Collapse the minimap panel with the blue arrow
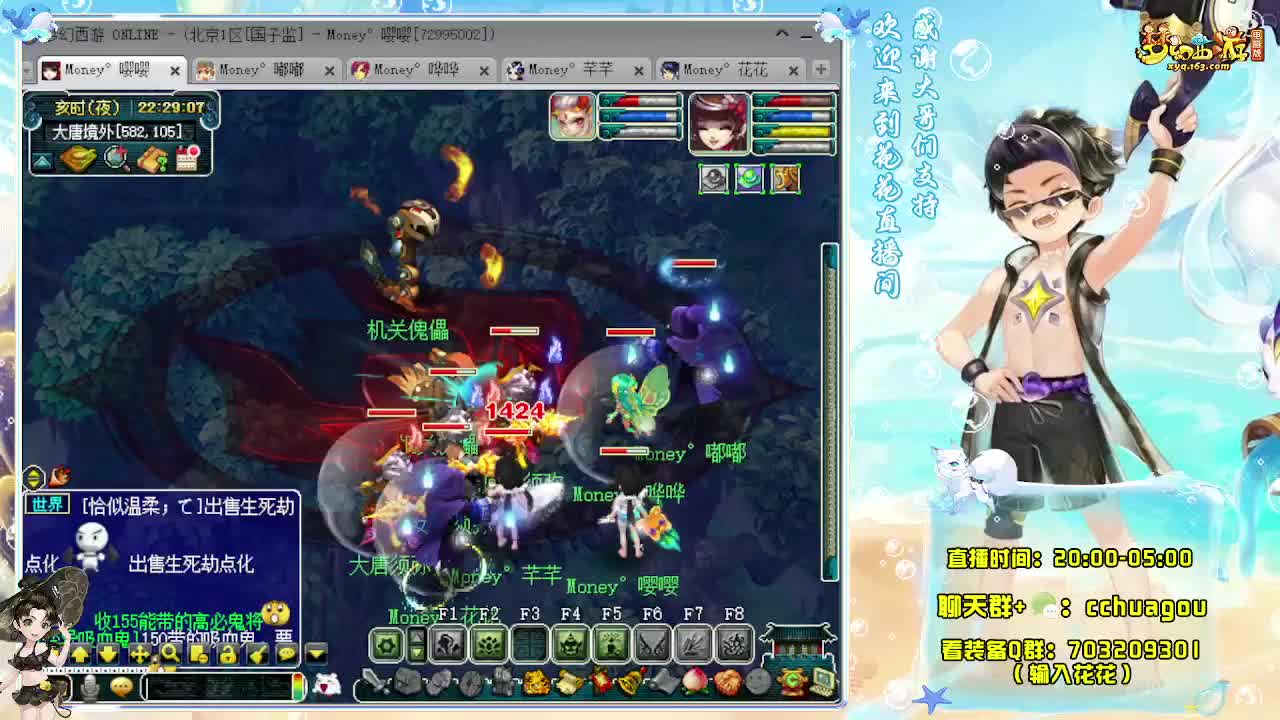 41,162
